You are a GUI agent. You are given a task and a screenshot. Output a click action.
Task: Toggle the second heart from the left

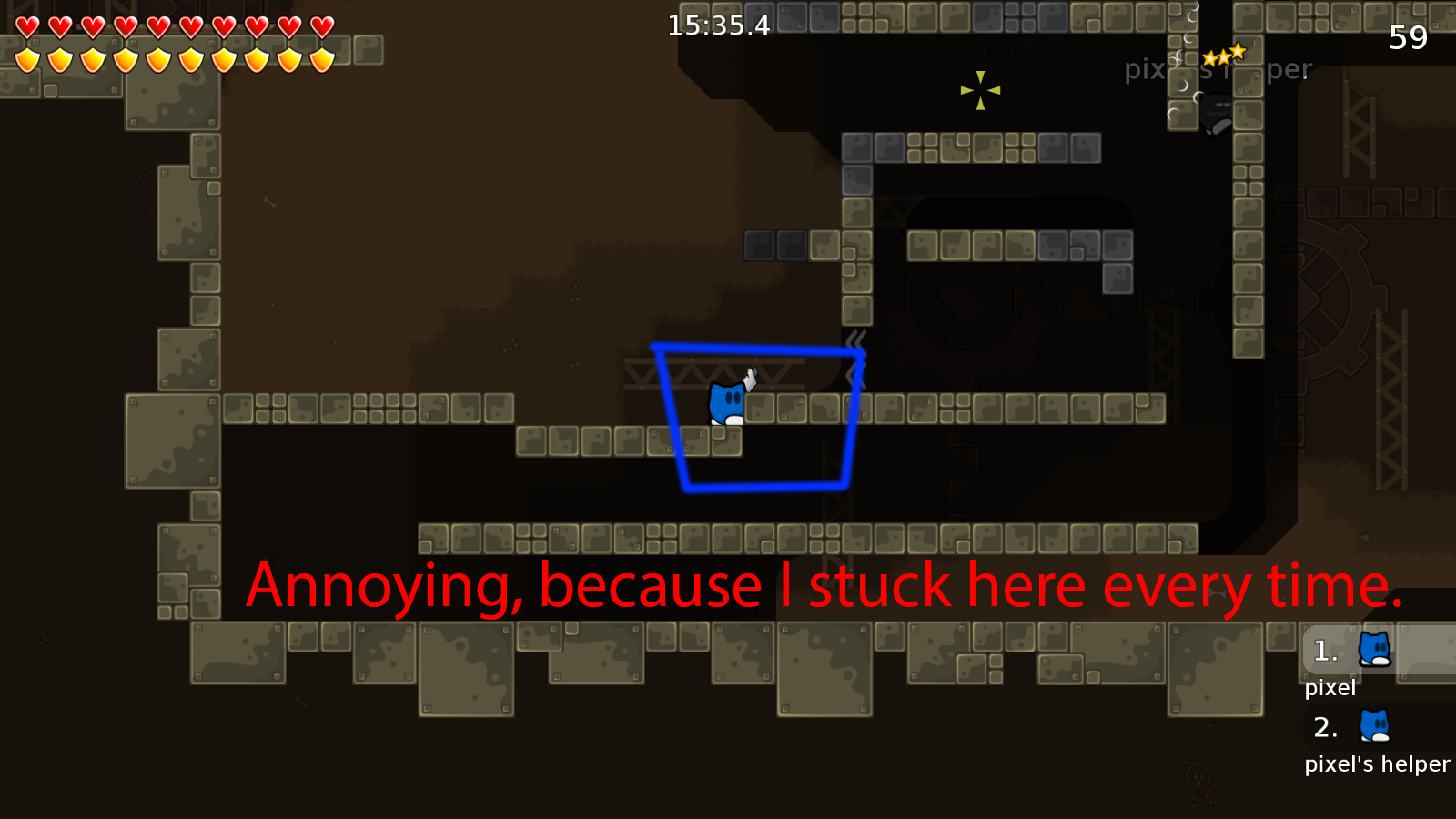pos(61,25)
